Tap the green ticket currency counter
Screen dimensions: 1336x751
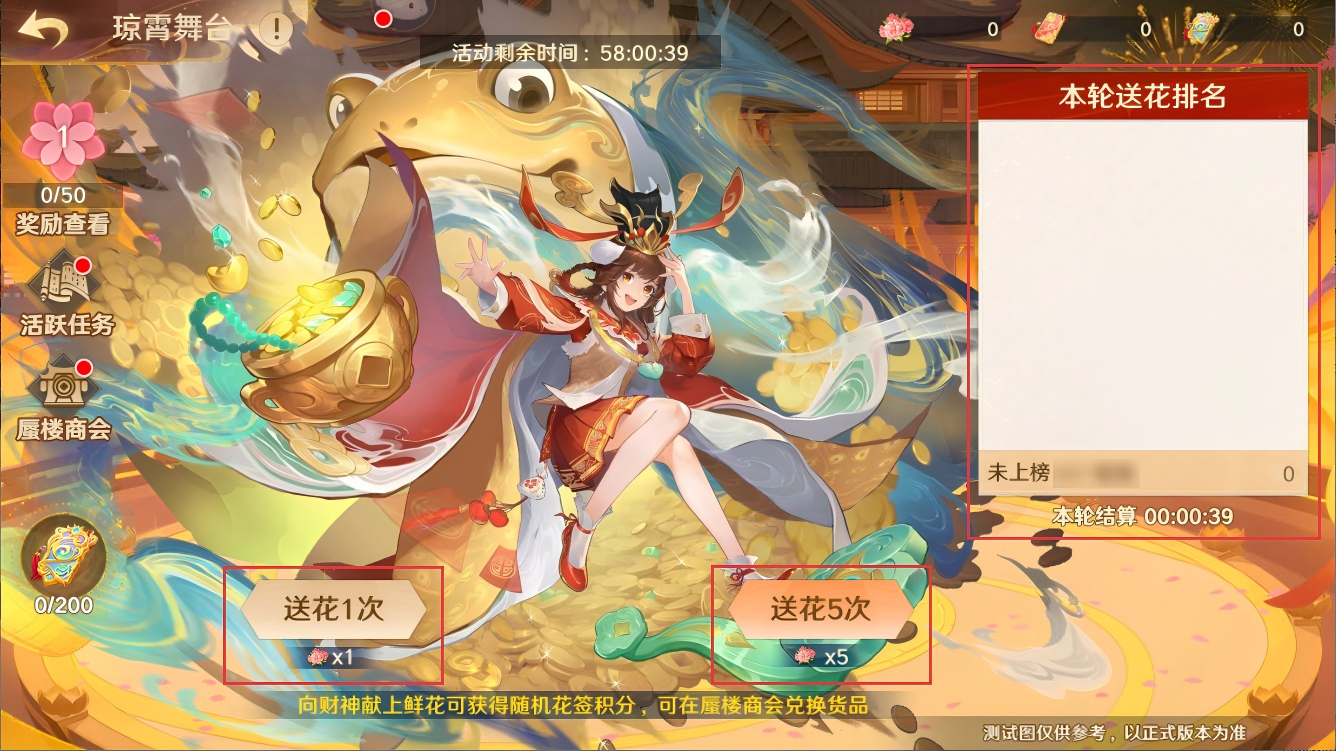point(1245,29)
